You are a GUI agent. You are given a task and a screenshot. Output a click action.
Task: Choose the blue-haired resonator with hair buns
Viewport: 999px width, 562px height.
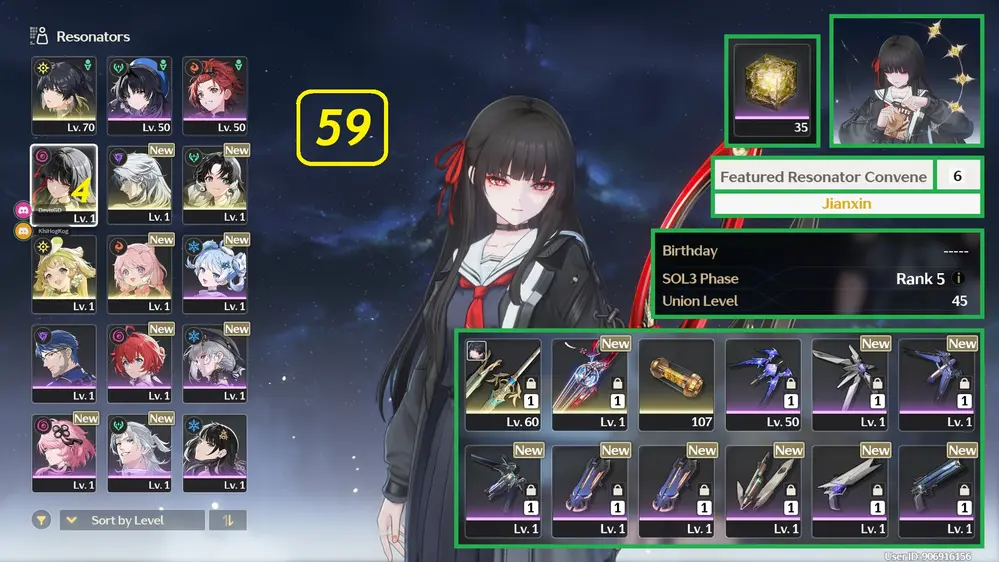[214, 273]
